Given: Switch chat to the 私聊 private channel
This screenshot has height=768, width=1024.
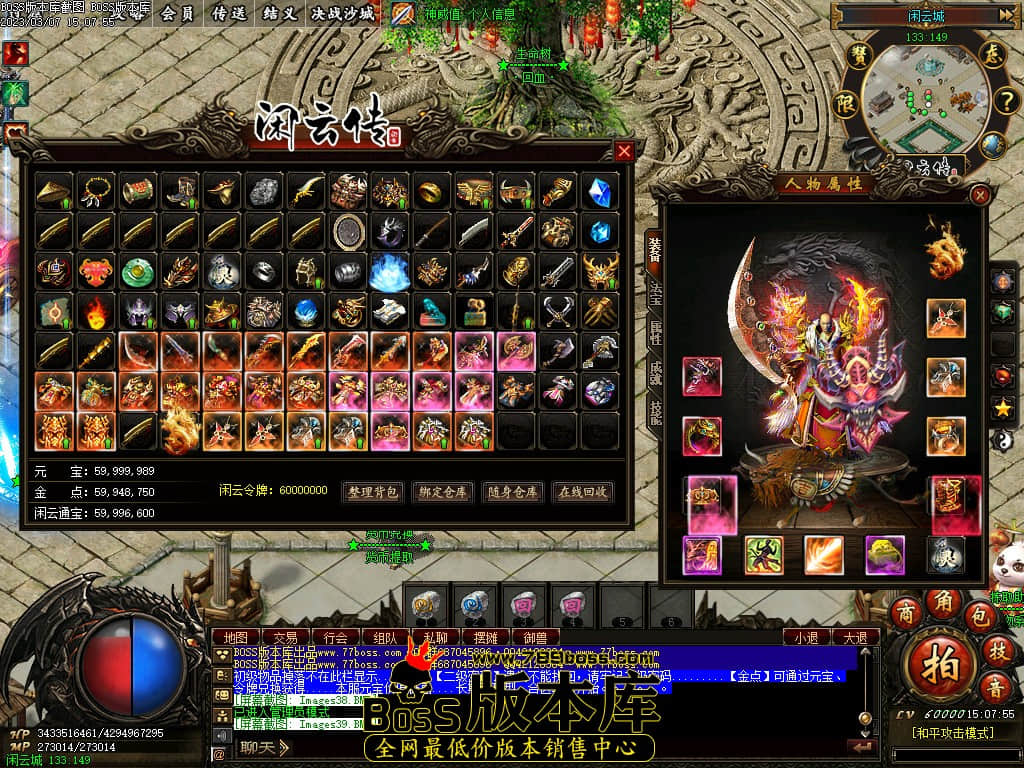Looking at the screenshot, I should [x=436, y=637].
